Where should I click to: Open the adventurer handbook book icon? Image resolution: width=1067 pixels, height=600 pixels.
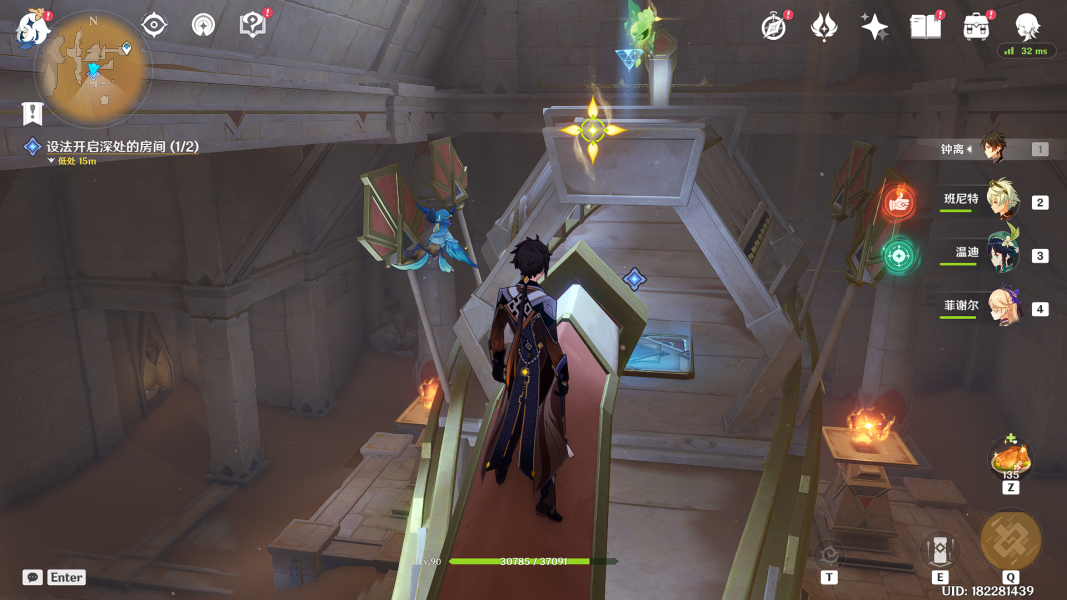(925, 27)
